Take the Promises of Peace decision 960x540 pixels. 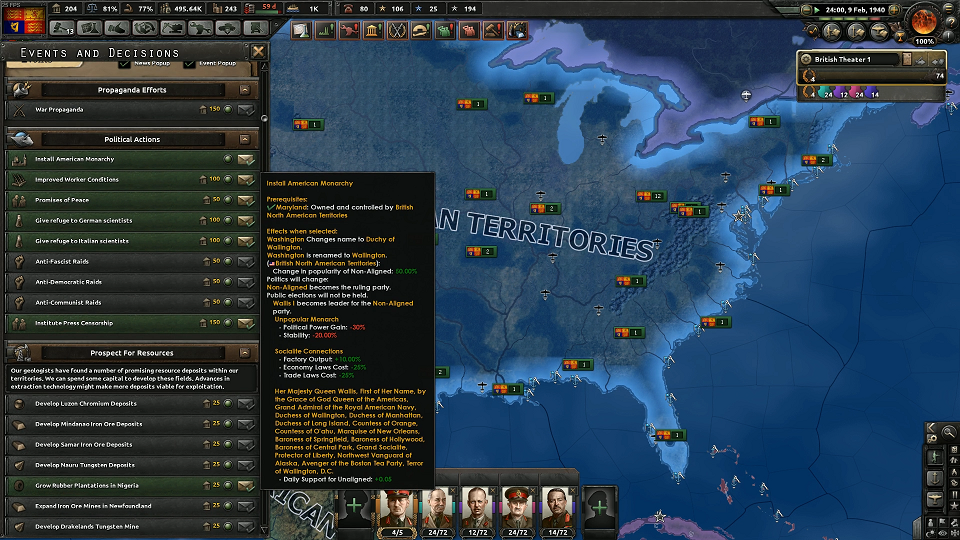pos(245,200)
